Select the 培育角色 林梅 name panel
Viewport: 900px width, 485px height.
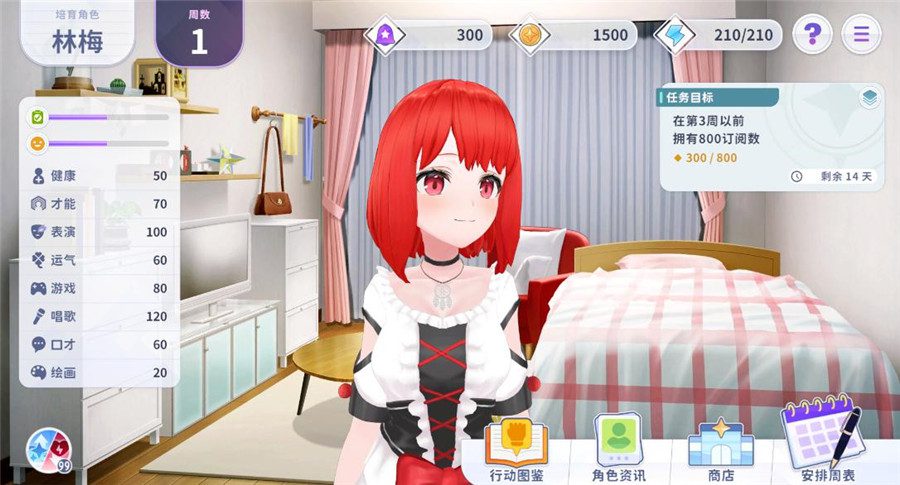tap(78, 35)
